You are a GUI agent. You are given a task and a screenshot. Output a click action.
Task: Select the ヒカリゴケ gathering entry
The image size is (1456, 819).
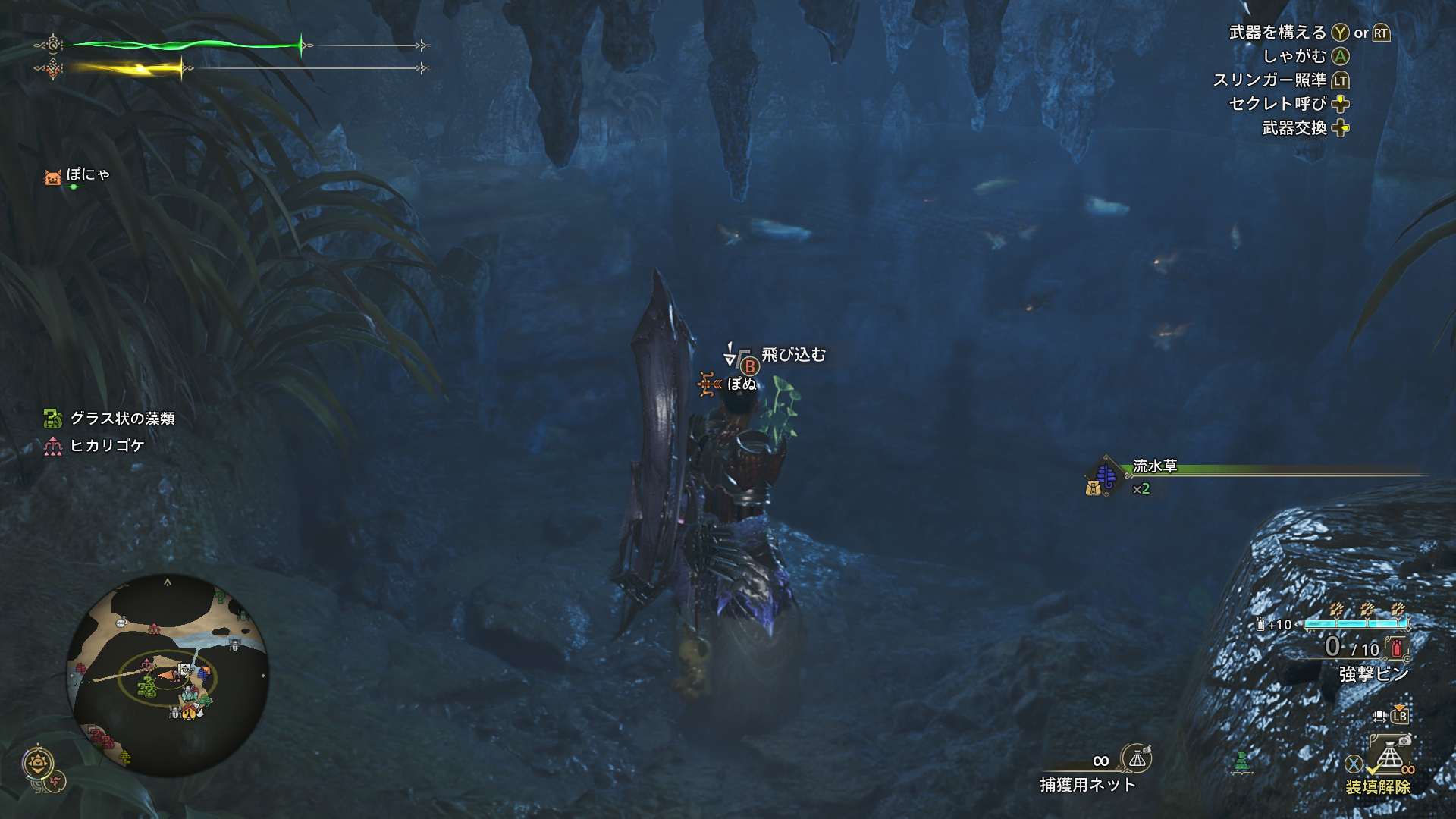(x=95, y=446)
